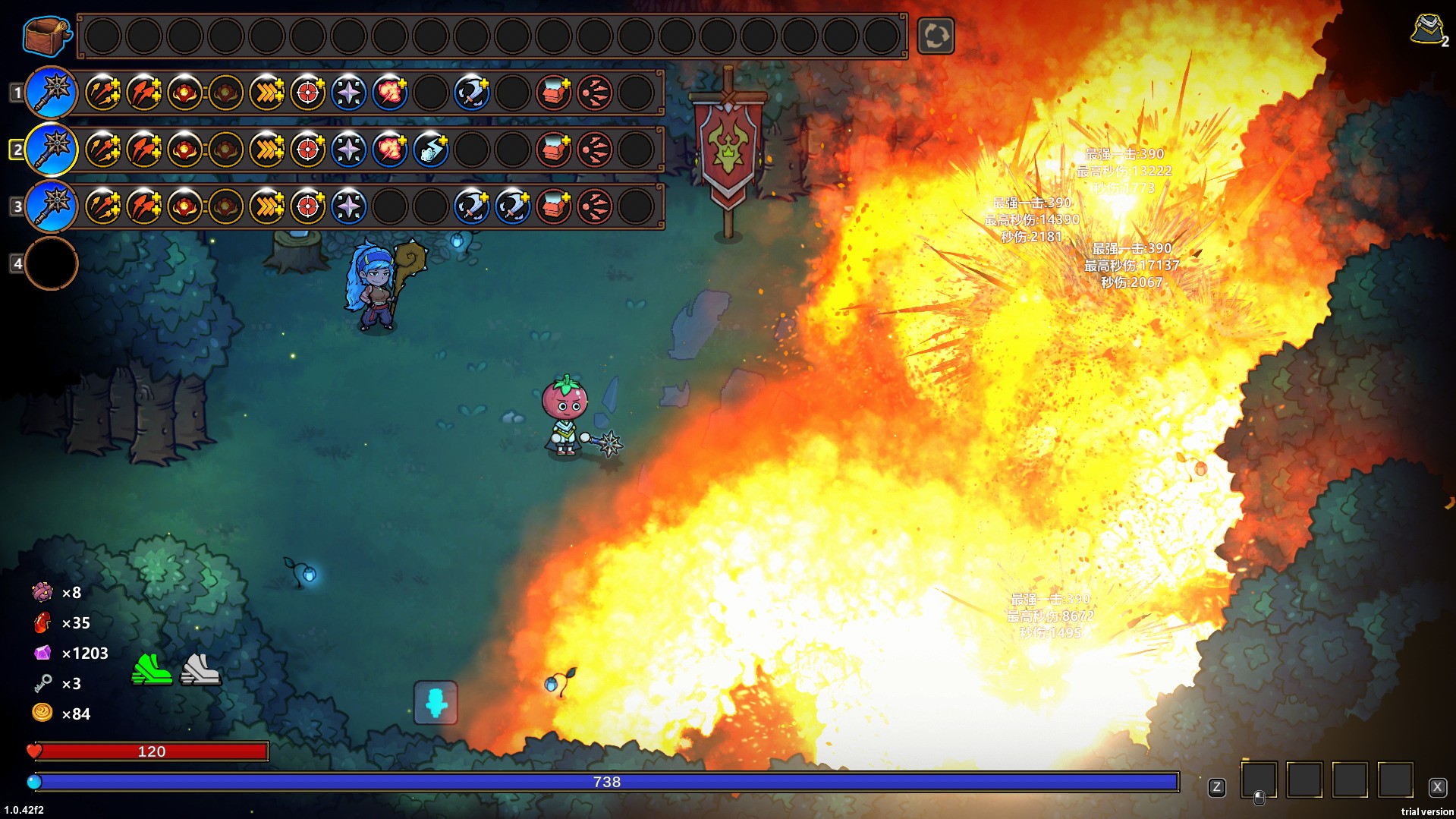This screenshot has width=1456, height=819.
Task: Click the red crate spell in wand 3
Action: pos(554,206)
